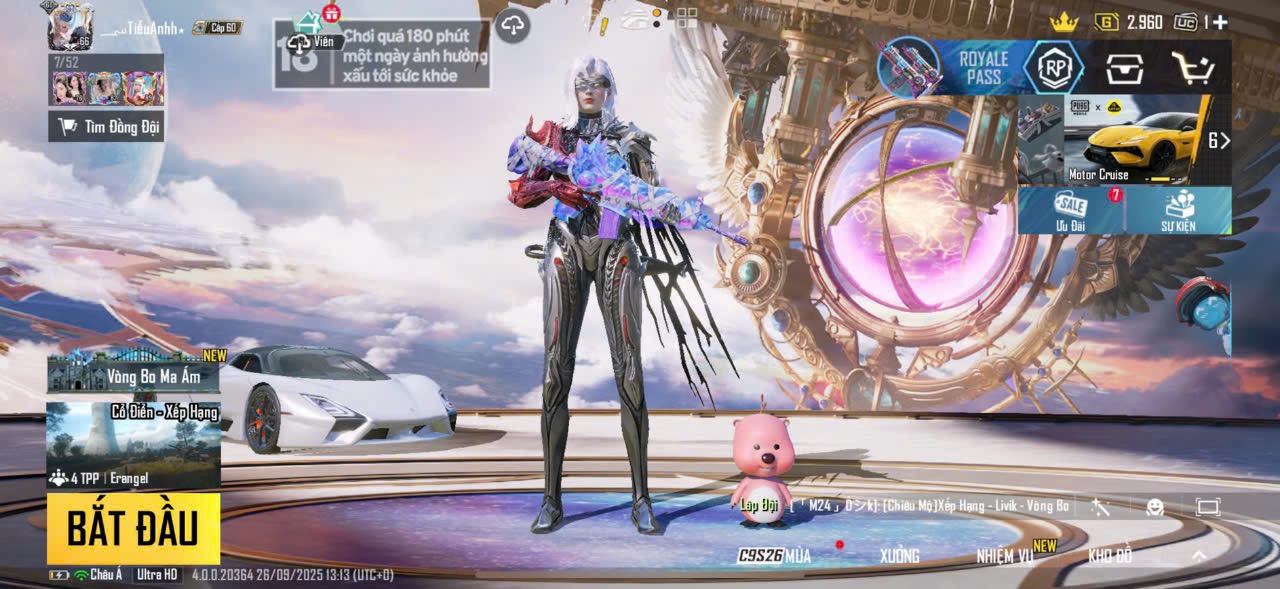Click Tìm Đồng Đội to find teammates
Screen dimensions: 1280x589
click(x=106, y=126)
